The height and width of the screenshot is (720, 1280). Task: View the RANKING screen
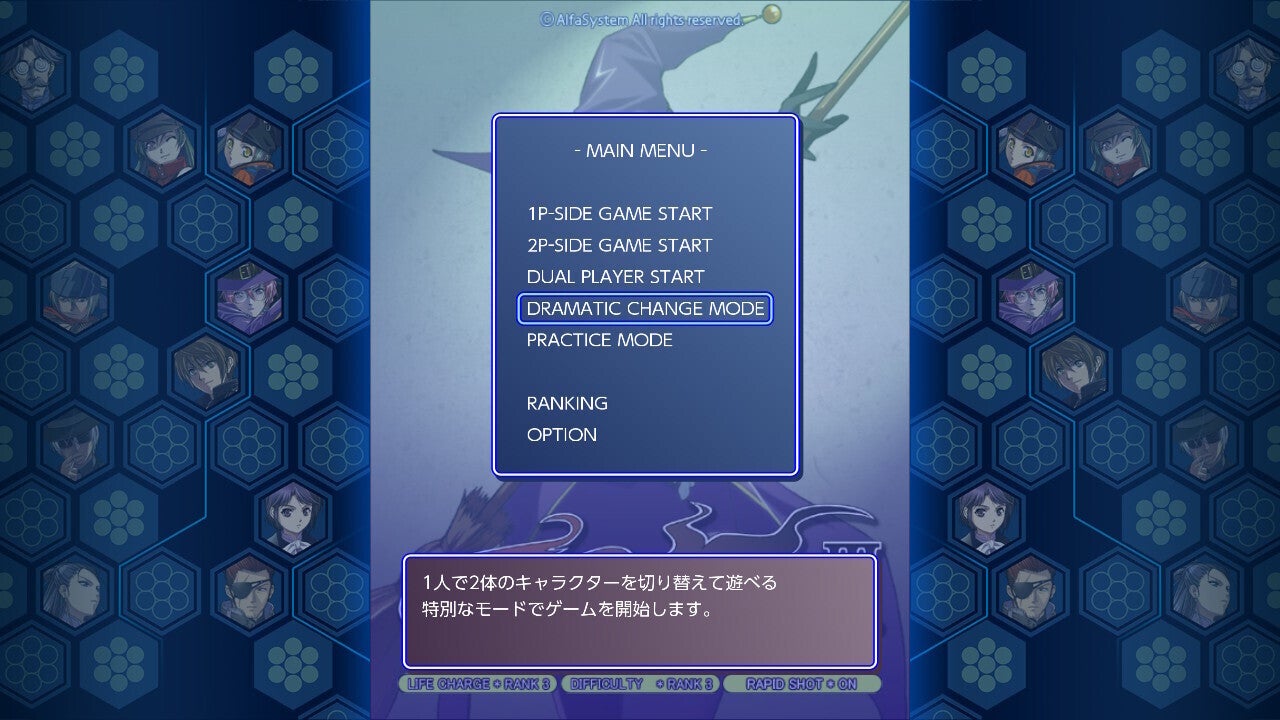(x=567, y=403)
